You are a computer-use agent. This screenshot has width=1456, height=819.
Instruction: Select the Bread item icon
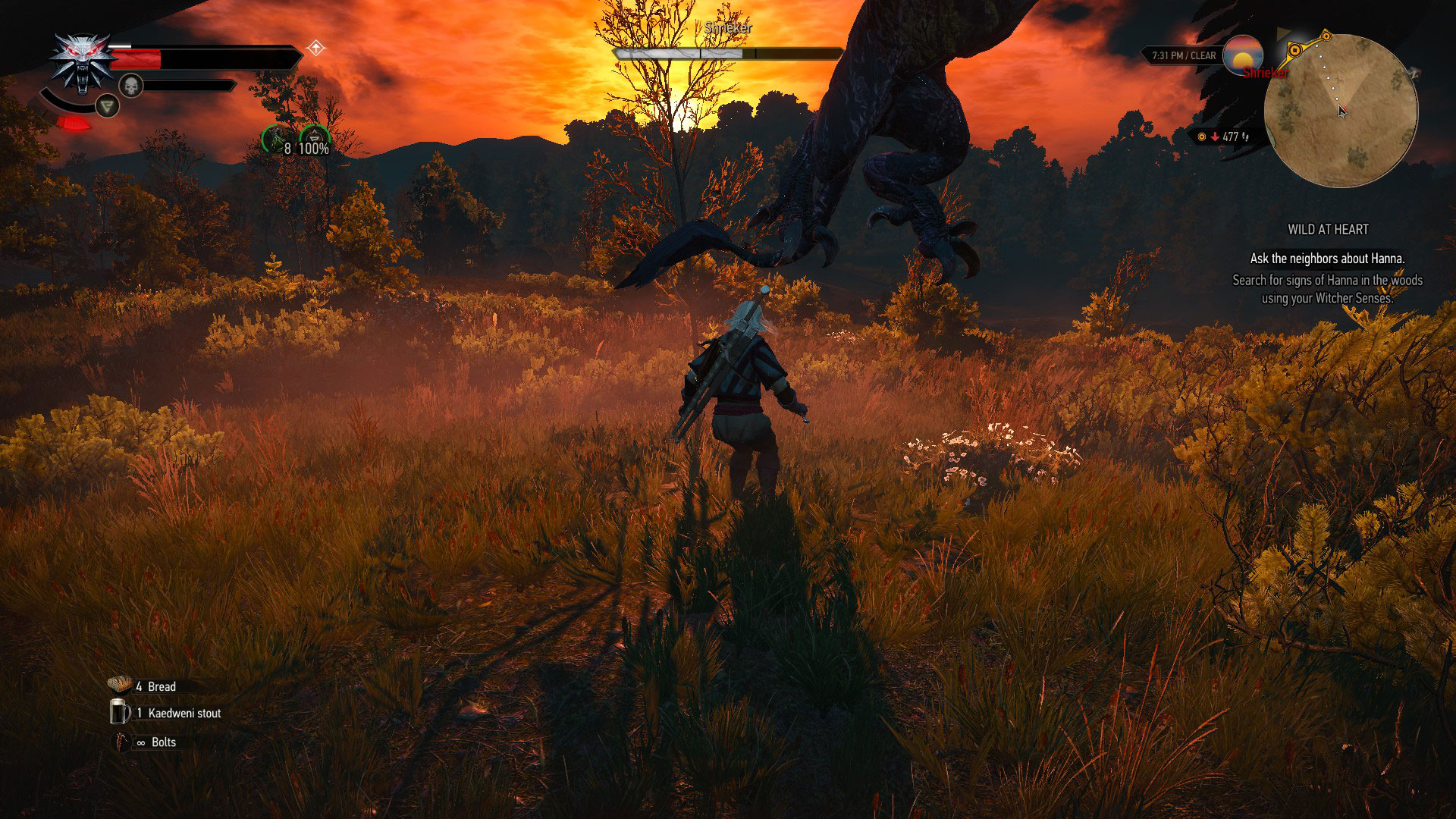(x=118, y=685)
